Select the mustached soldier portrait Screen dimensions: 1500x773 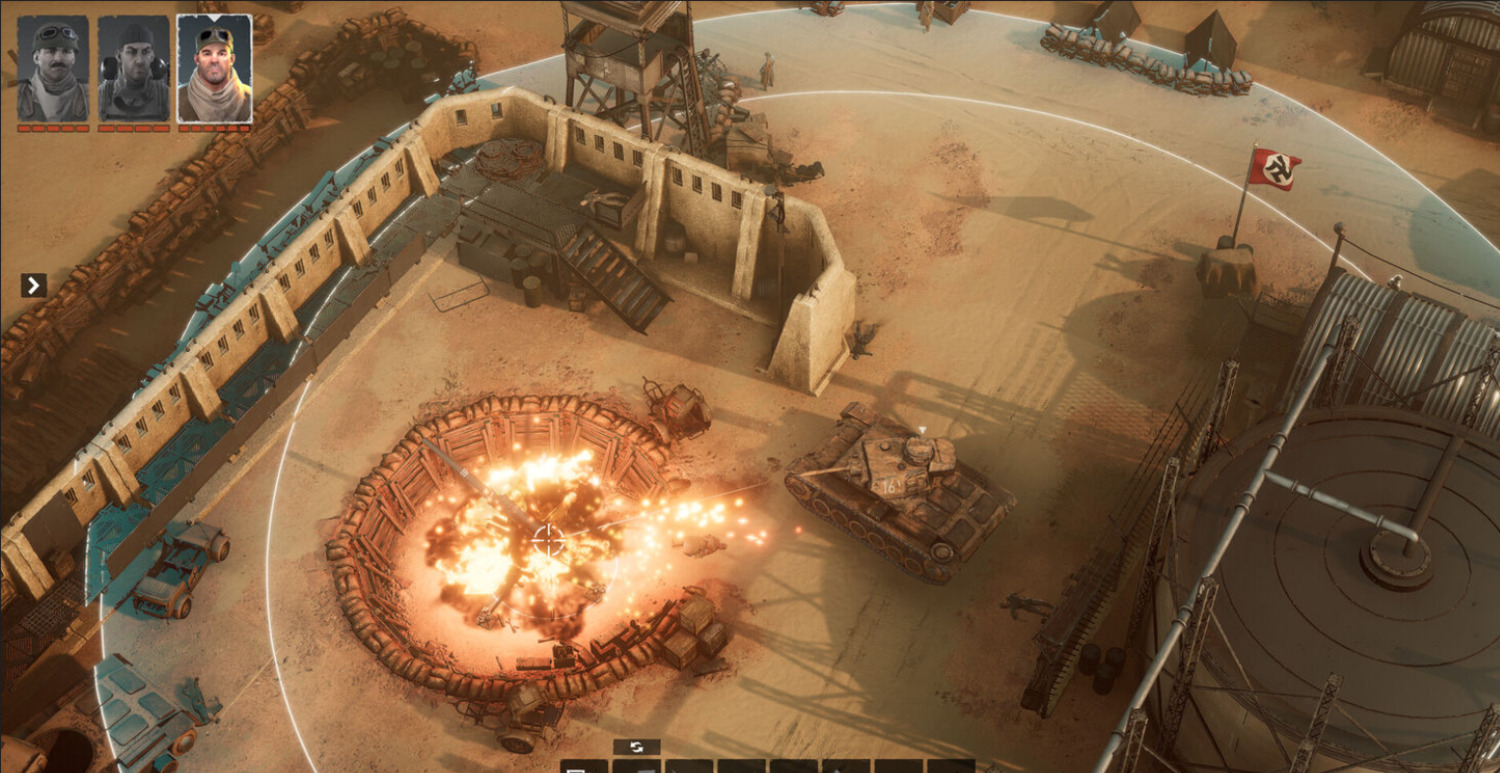pos(53,69)
